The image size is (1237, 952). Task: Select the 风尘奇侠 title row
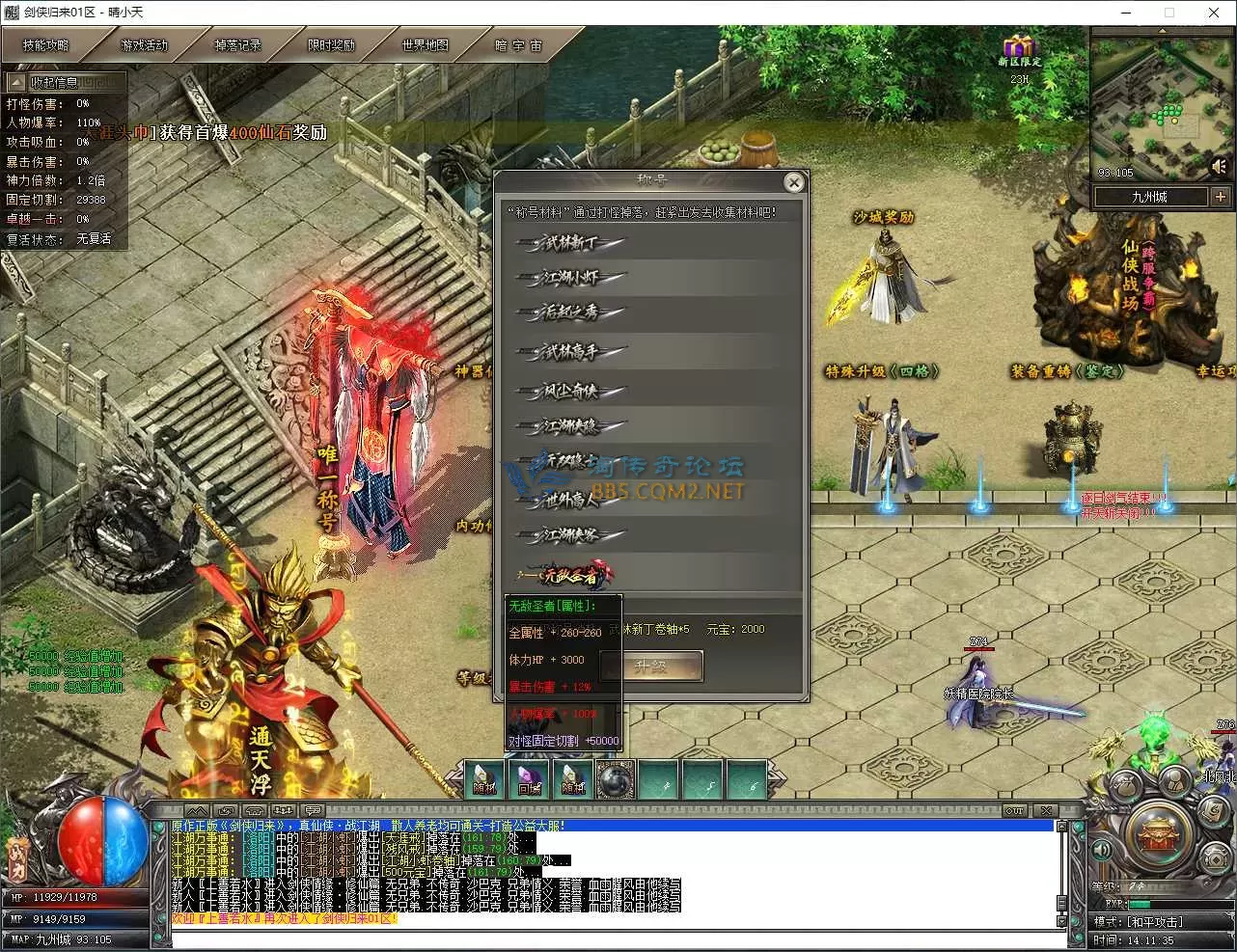[x=571, y=391]
